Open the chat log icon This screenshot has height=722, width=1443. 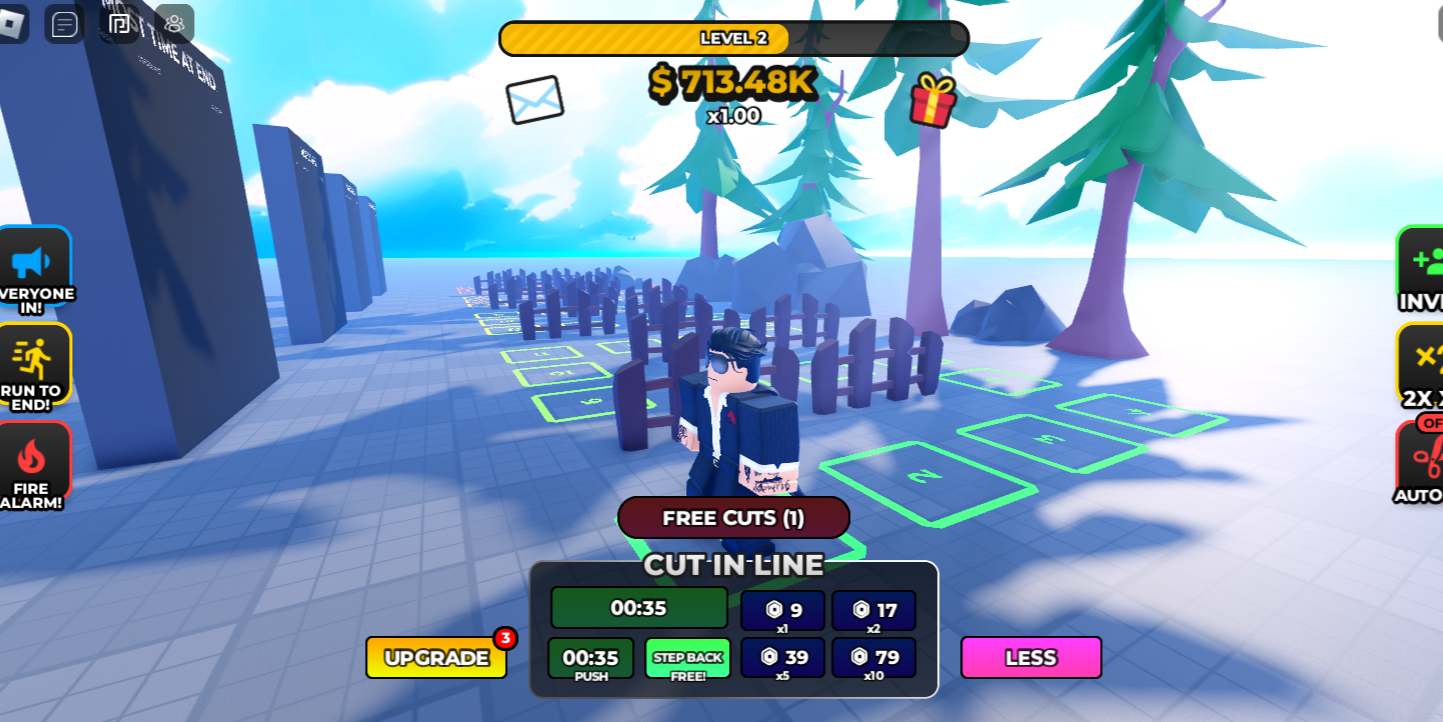tap(63, 24)
